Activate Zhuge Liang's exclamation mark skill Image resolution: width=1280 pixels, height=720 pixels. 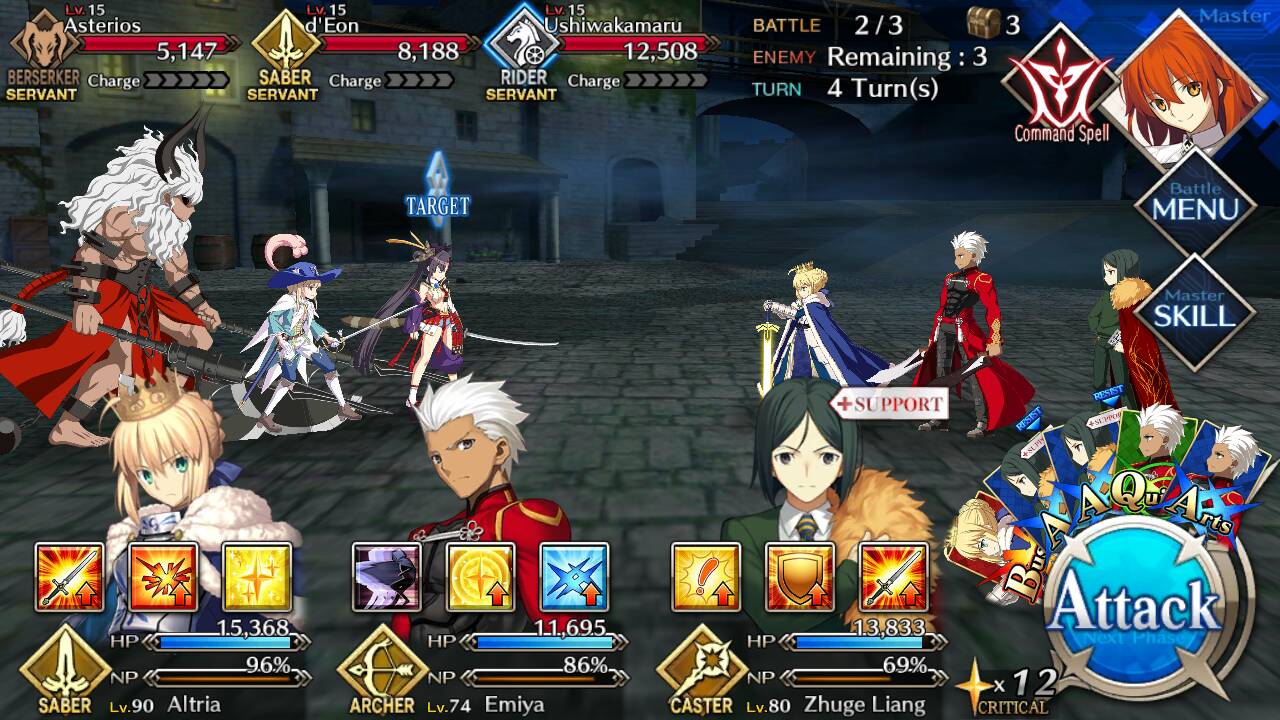(x=706, y=577)
